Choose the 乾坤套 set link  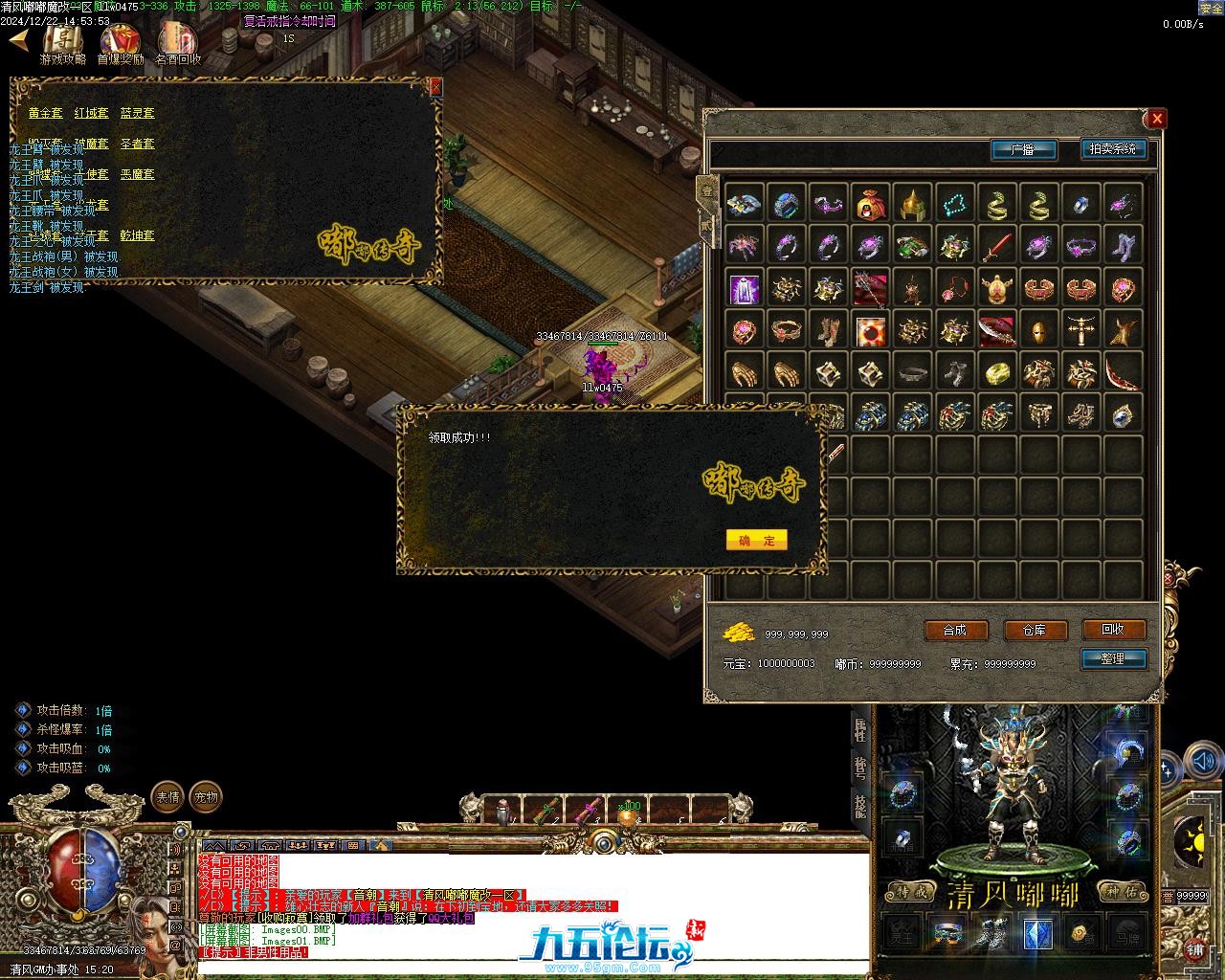point(137,235)
